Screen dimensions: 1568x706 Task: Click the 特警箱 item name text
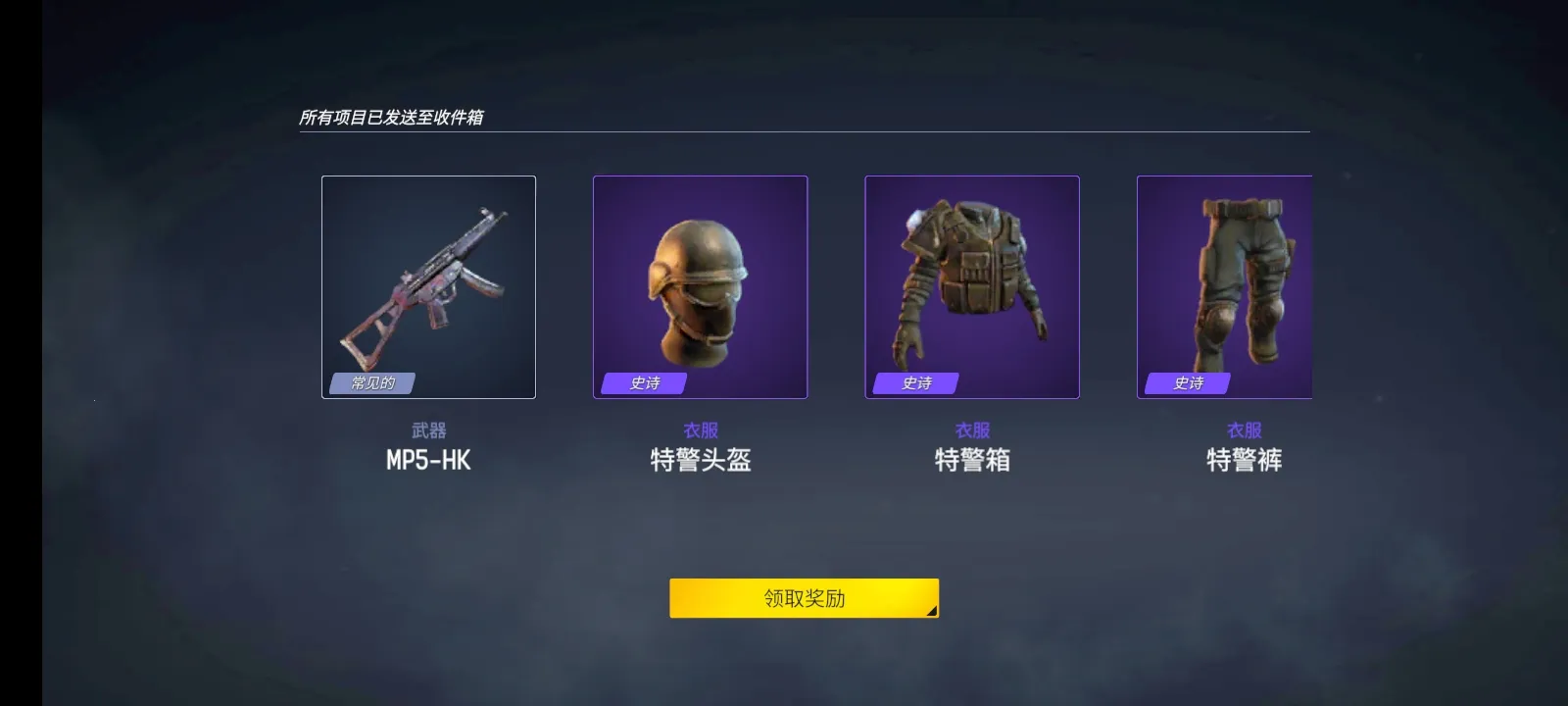969,460
